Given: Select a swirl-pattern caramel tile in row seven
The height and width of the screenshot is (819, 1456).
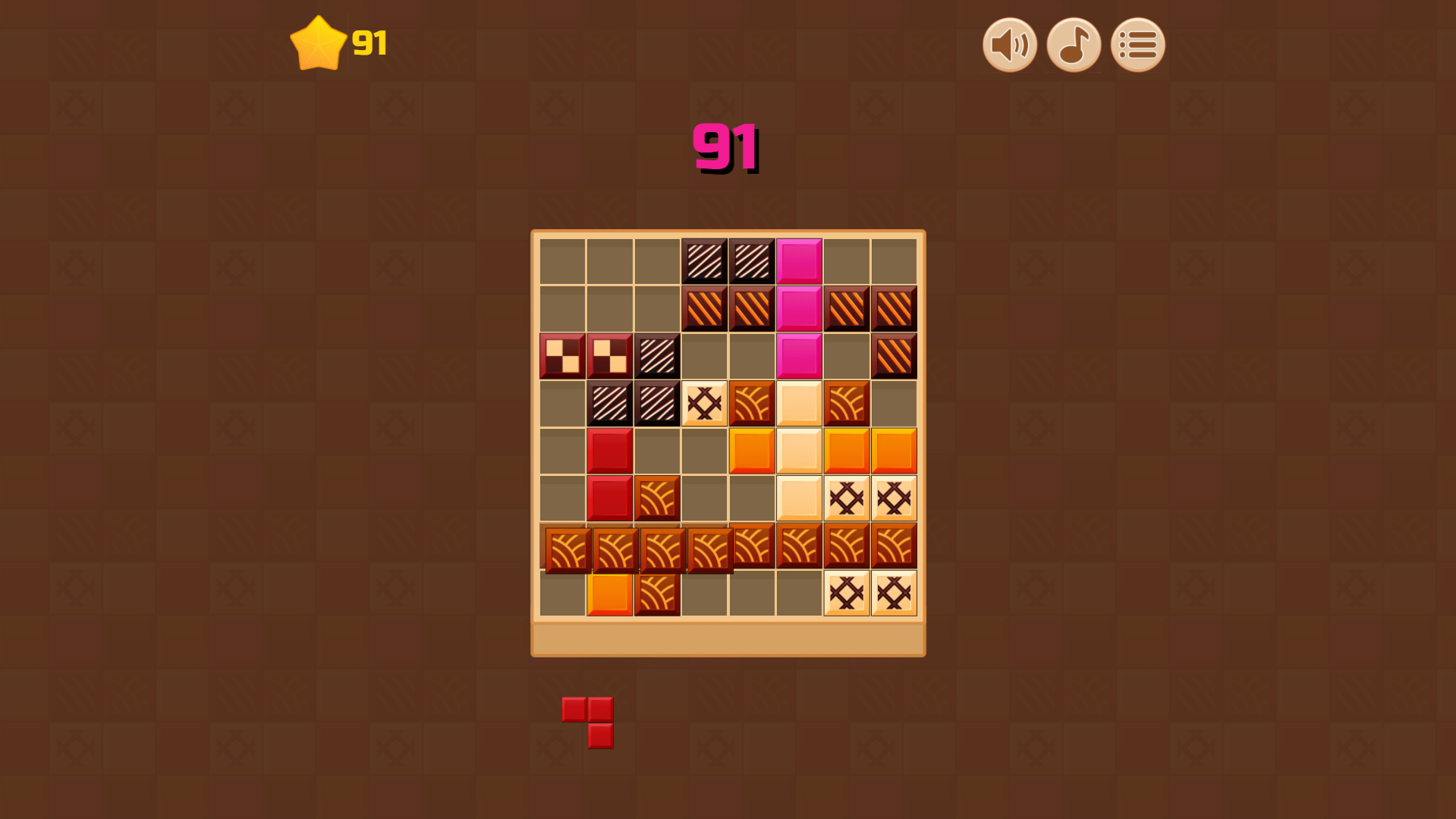Looking at the screenshot, I should pos(658,546).
